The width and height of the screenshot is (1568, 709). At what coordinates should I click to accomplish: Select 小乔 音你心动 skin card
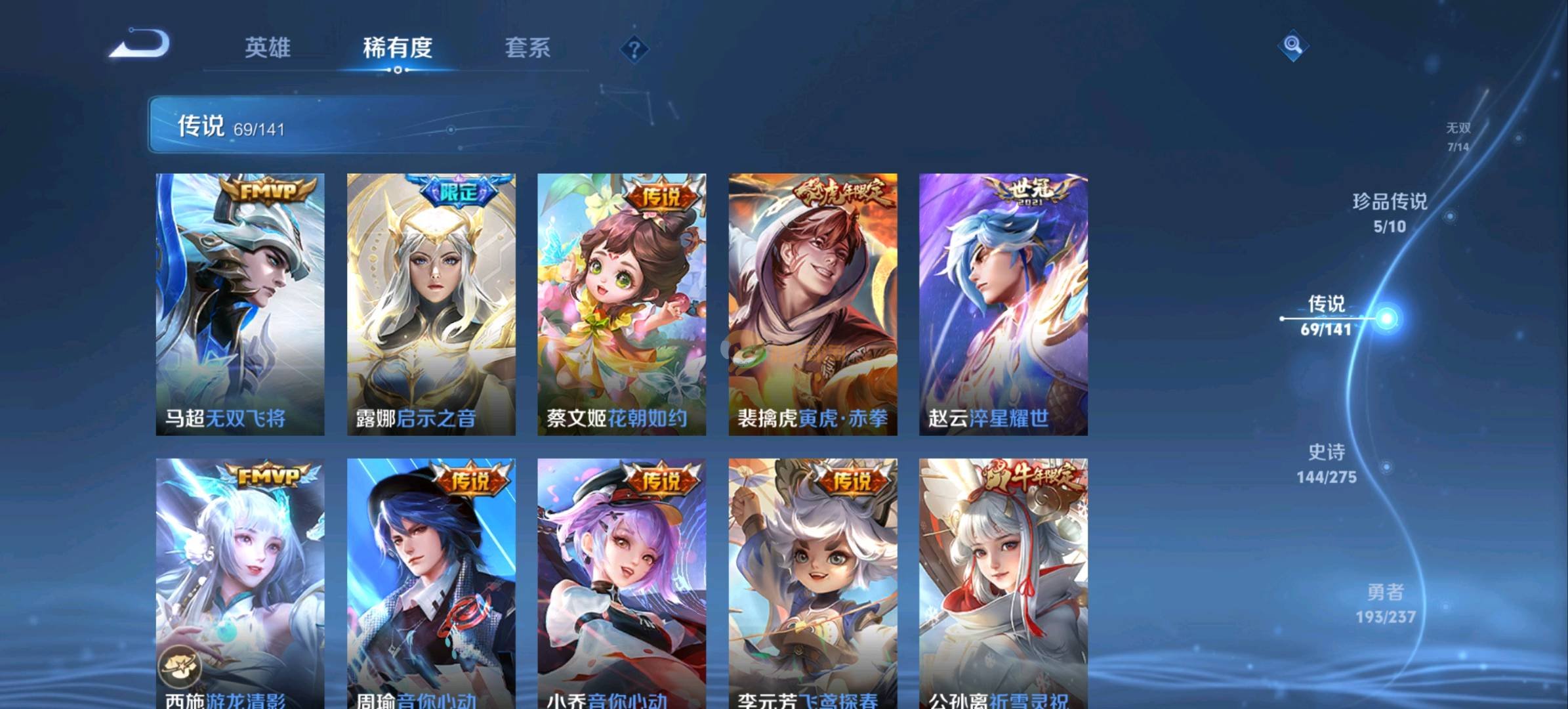coord(621,583)
